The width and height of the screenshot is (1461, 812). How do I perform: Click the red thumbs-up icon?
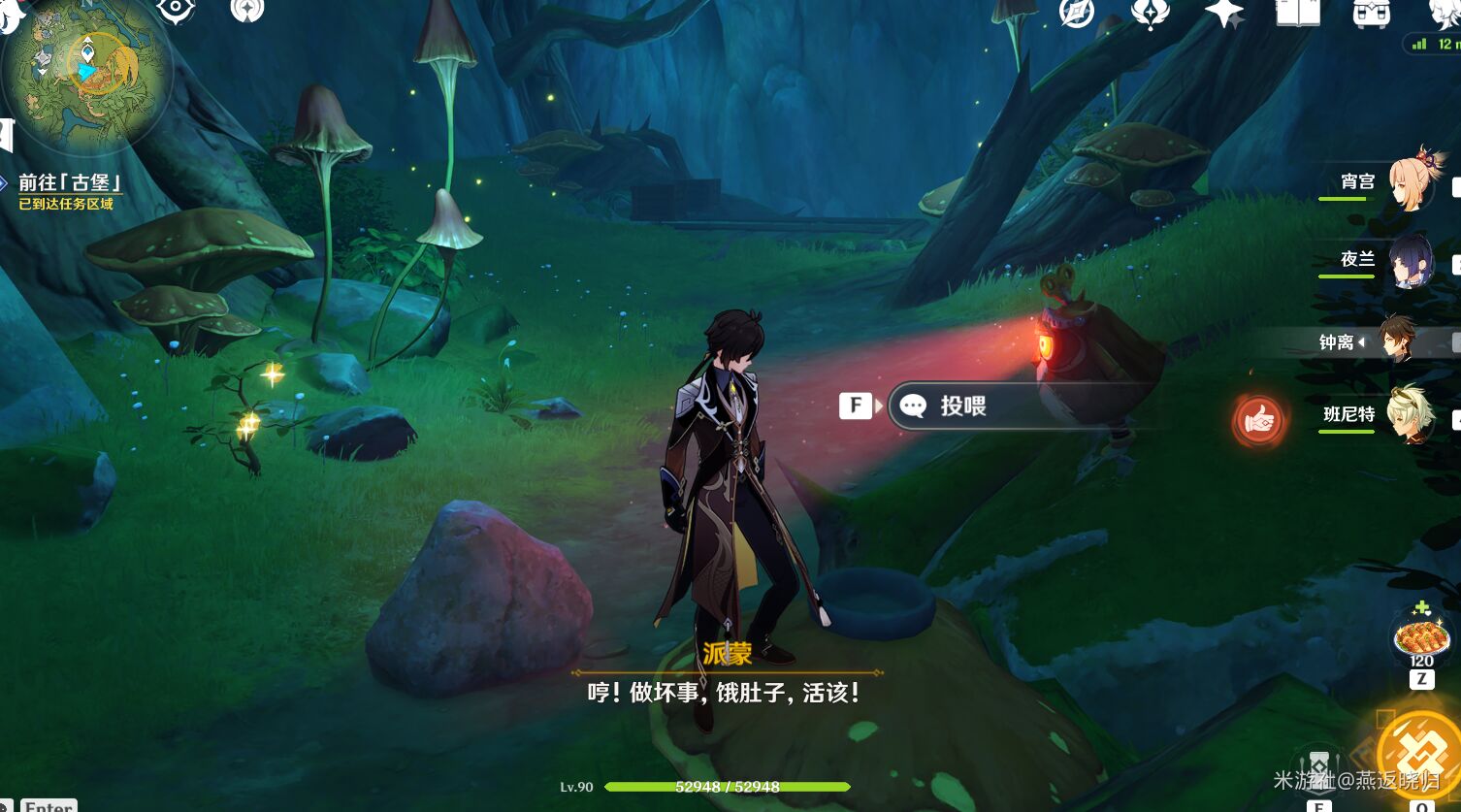tap(1259, 421)
